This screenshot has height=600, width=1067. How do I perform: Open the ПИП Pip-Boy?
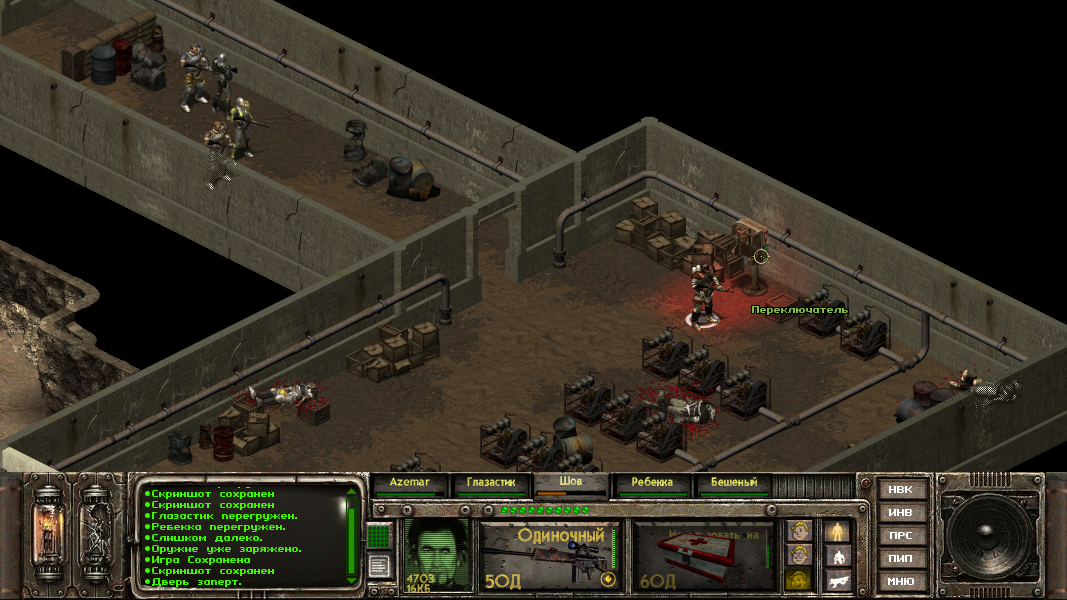click(900, 558)
